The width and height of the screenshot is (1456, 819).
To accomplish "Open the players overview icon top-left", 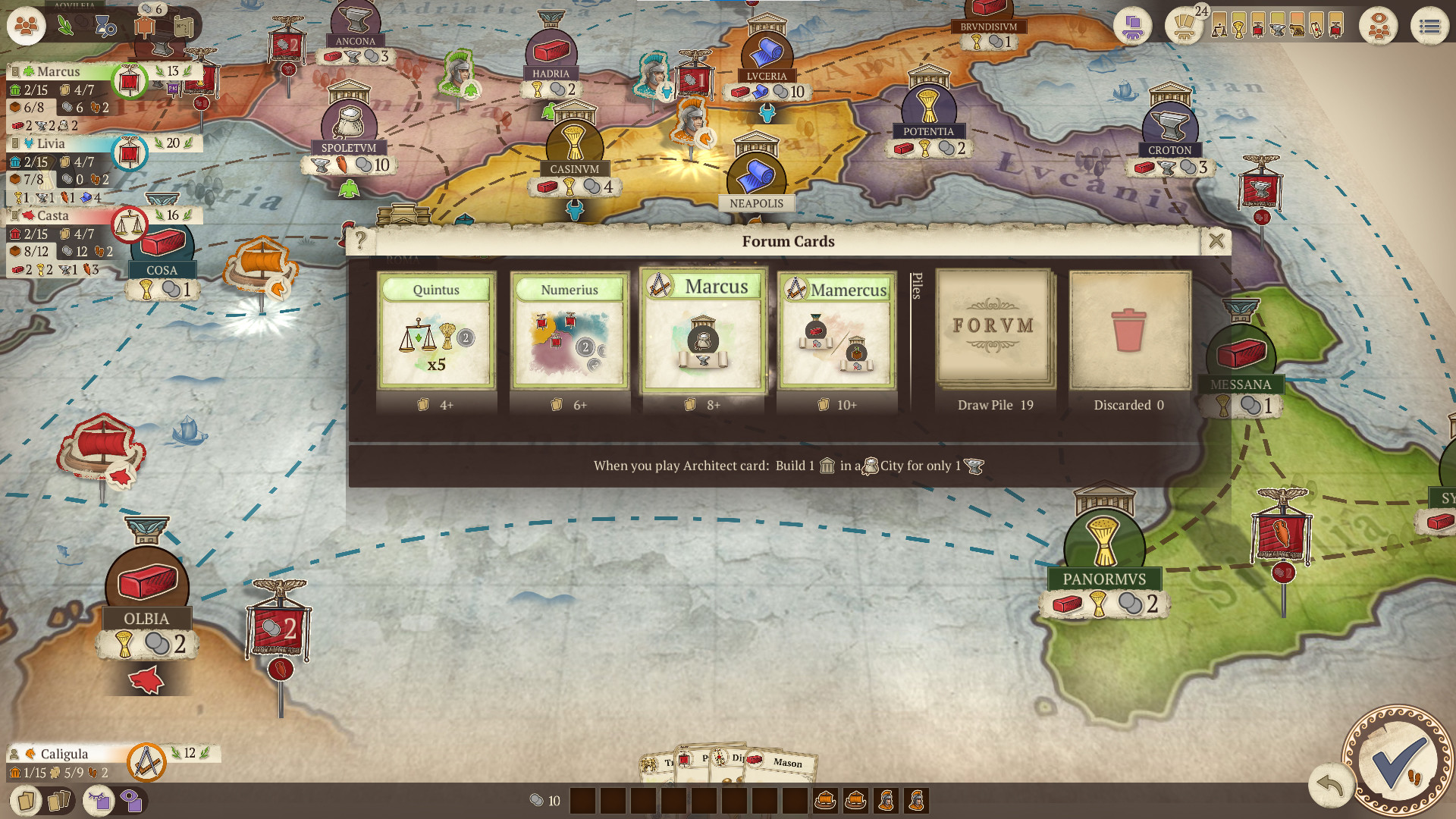I will [x=26, y=26].
